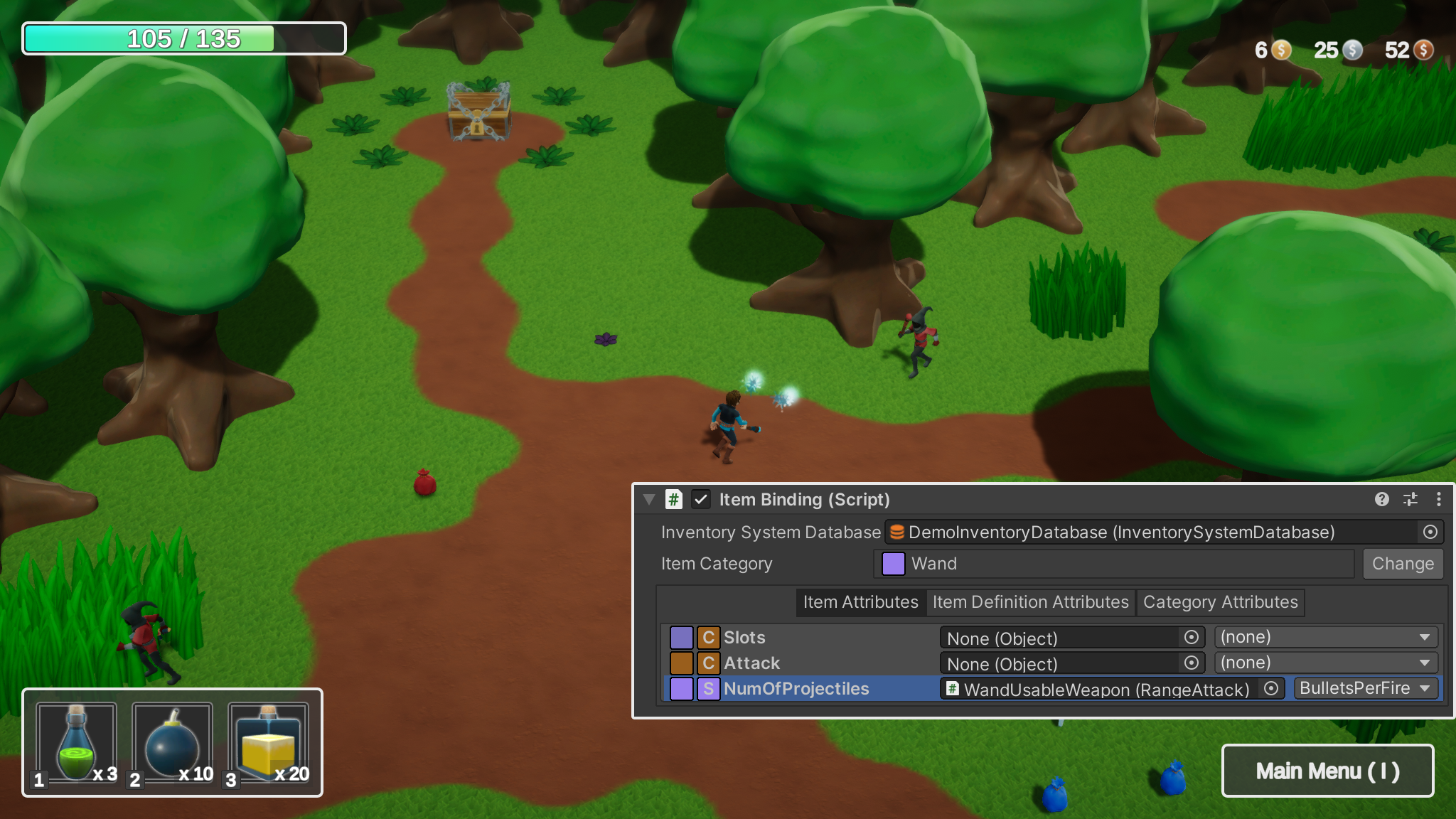Click the three-dot menu on Item Binding
The image size is (1456, 819).
click(1439, 500)
